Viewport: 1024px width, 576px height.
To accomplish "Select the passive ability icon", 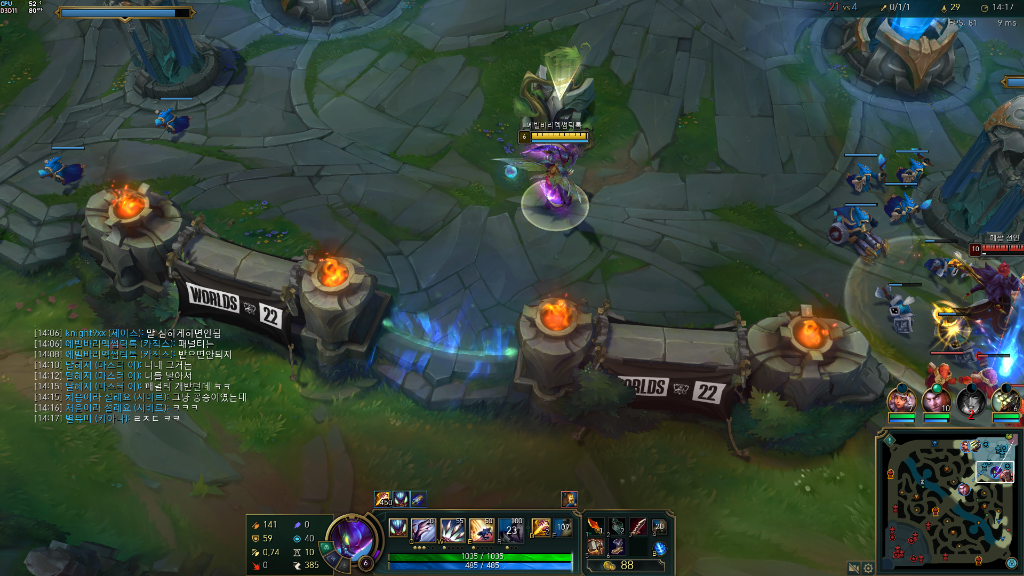I will coord(398,528).
